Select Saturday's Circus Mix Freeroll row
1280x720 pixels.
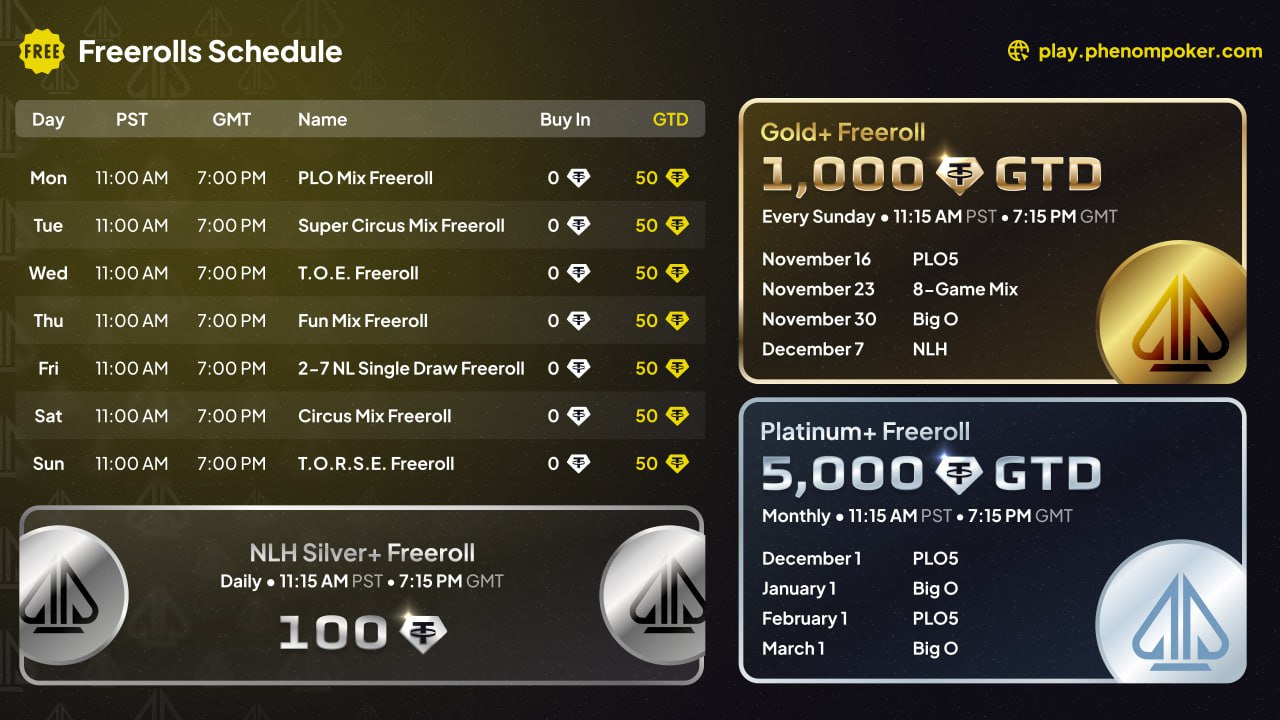click(374, 416)
